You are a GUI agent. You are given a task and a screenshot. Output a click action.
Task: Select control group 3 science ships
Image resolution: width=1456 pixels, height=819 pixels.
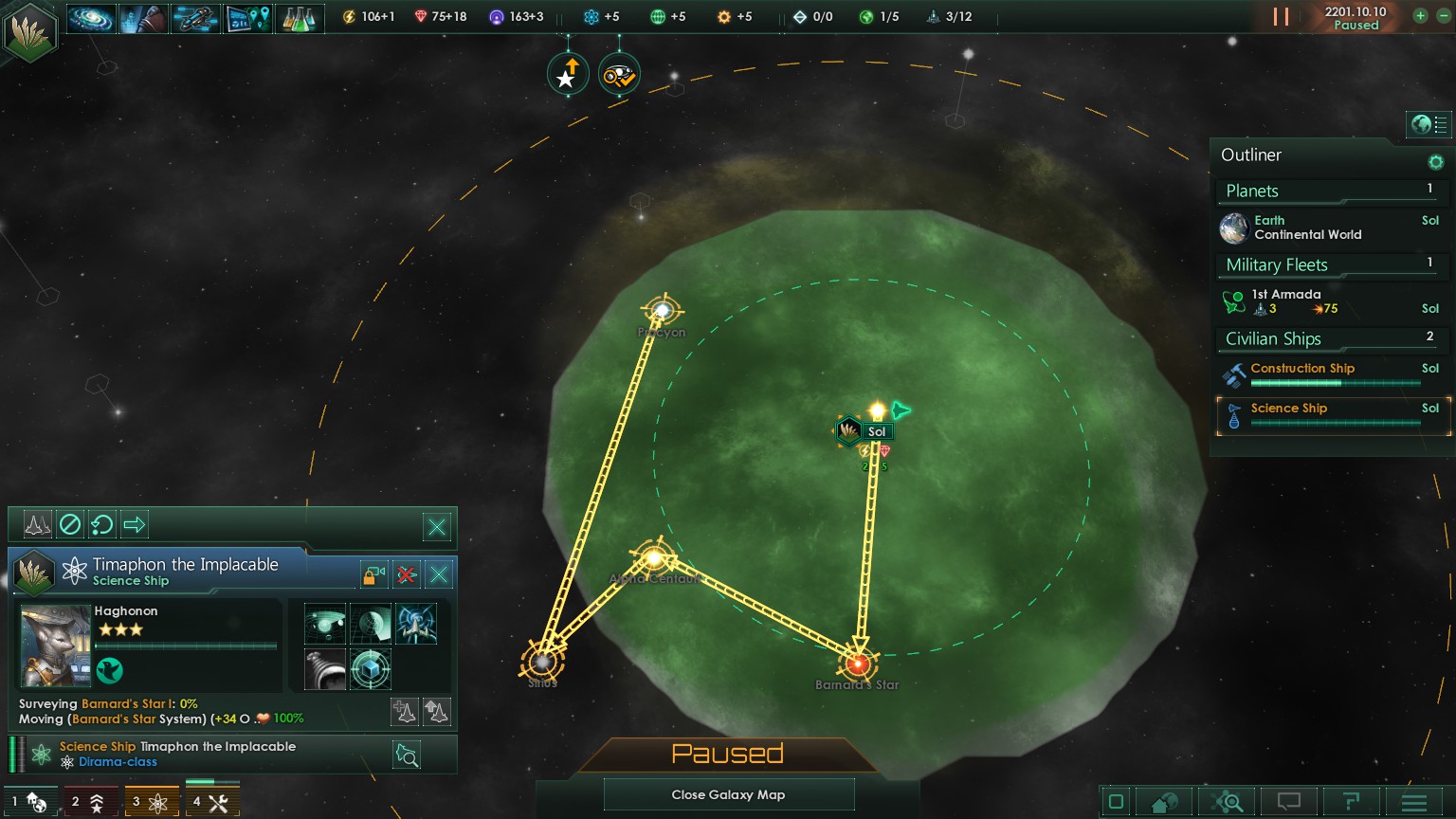(x=150, y=802)
